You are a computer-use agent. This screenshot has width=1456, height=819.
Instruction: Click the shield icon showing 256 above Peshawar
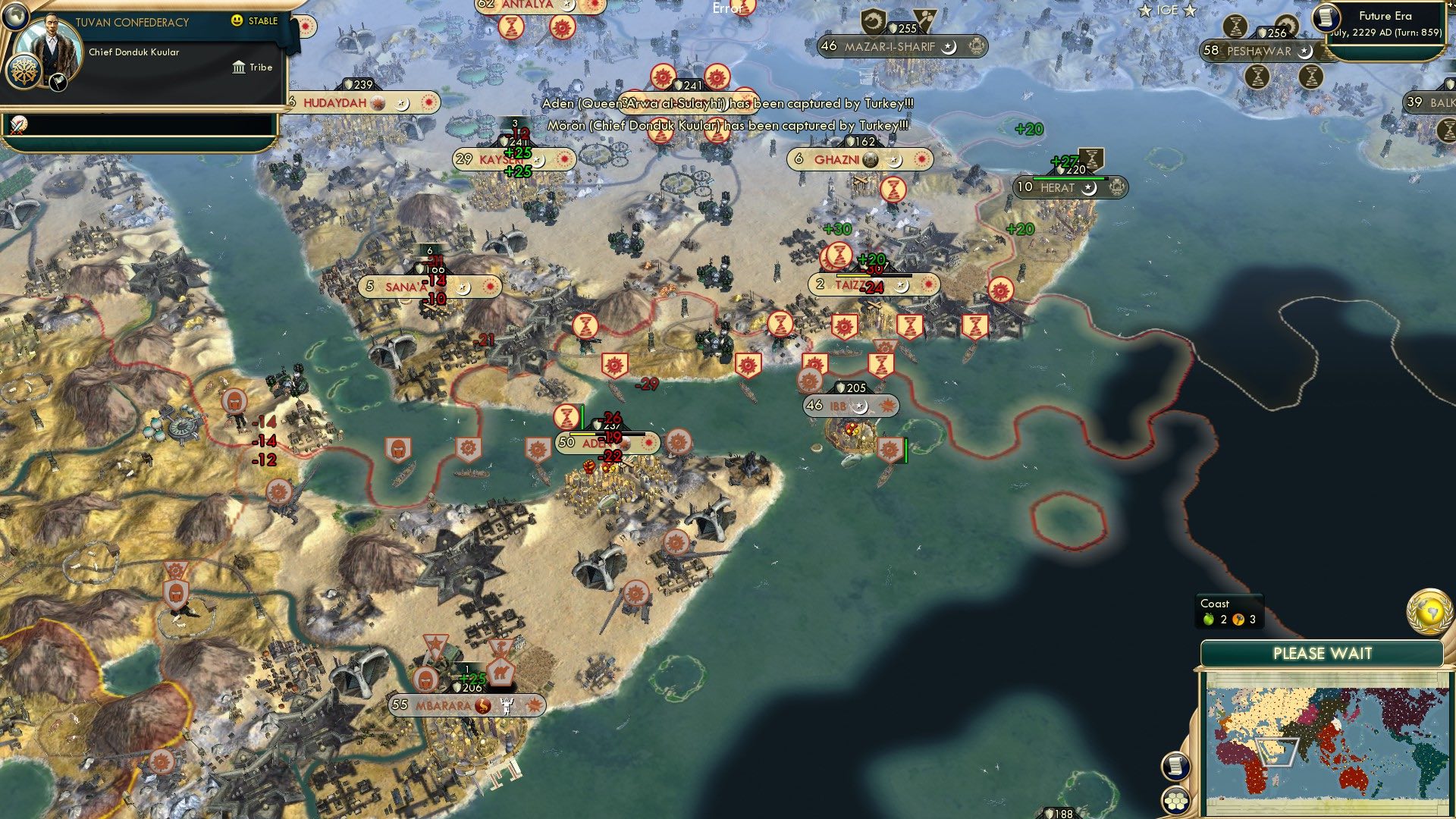1263,33
